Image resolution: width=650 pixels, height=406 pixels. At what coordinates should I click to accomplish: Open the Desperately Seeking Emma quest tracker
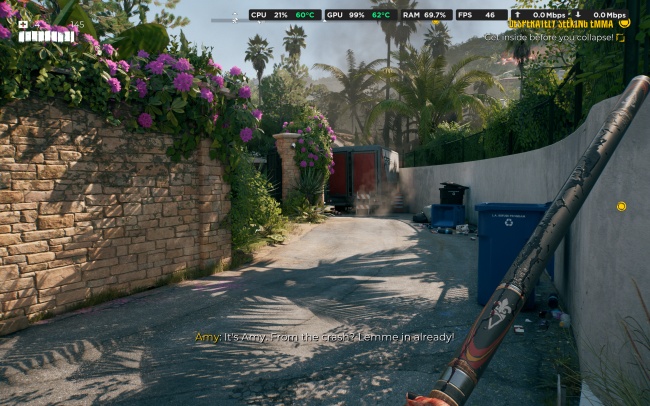click(x=562, y=24)
